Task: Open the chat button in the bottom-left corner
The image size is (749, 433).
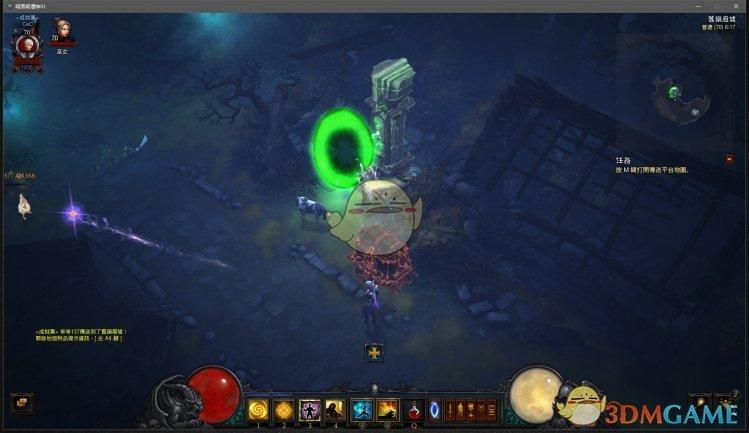Action: click(x=22, y=402)
